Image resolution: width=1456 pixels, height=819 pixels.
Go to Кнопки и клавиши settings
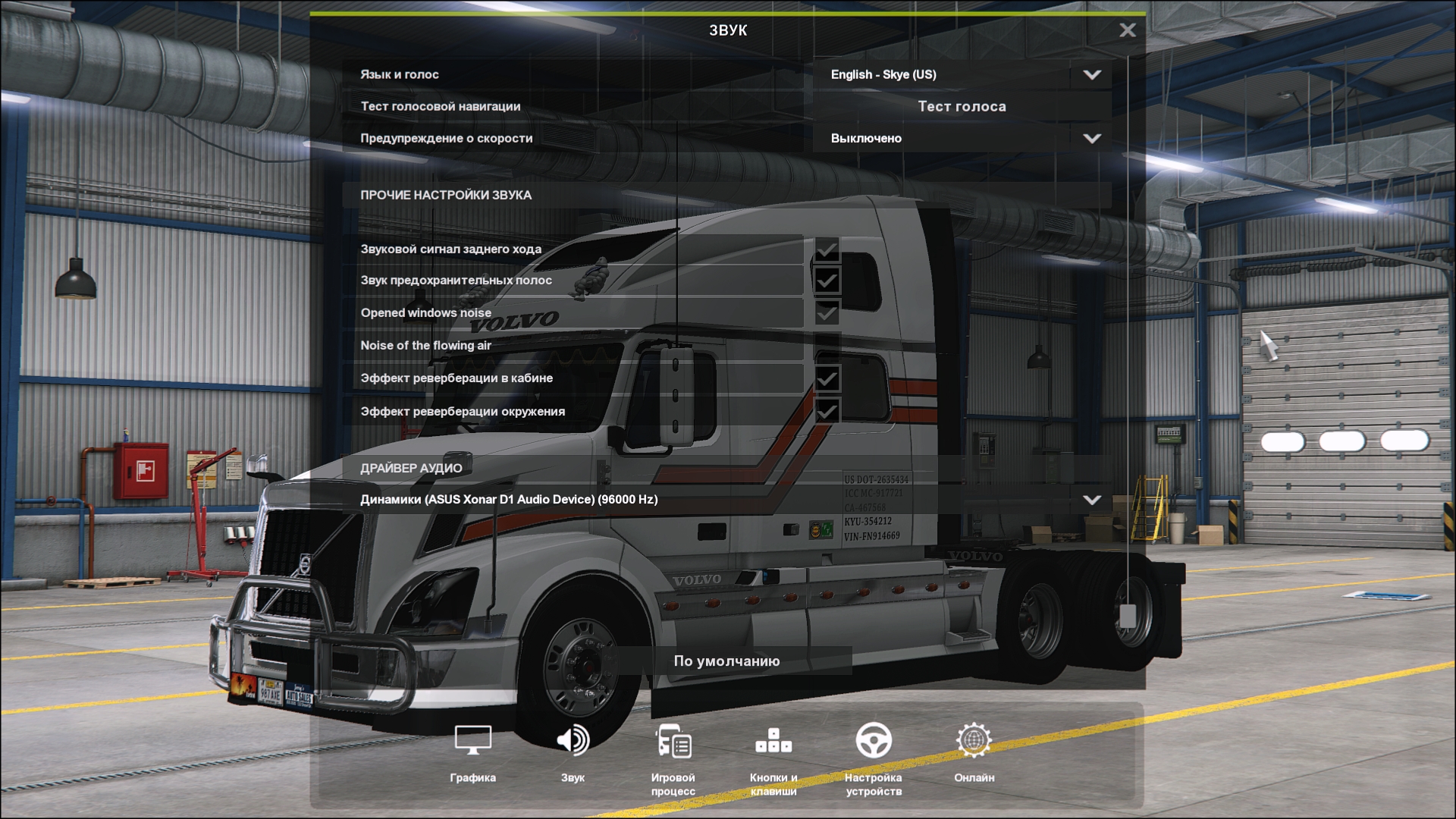773,755
